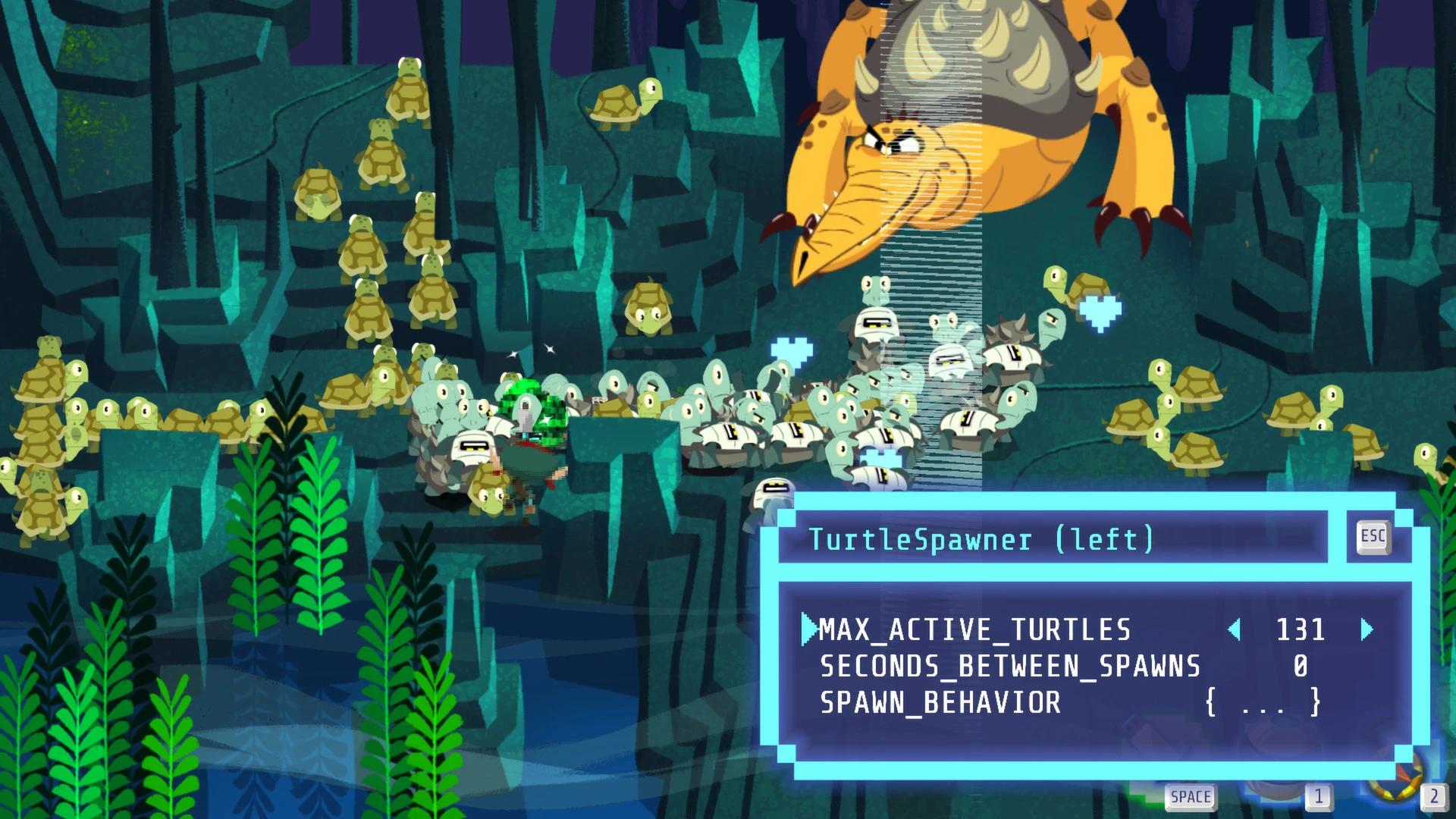Click the "1" hotkey slot icon
Viewport: 1456px width, 819px height.
point(1319,796)
